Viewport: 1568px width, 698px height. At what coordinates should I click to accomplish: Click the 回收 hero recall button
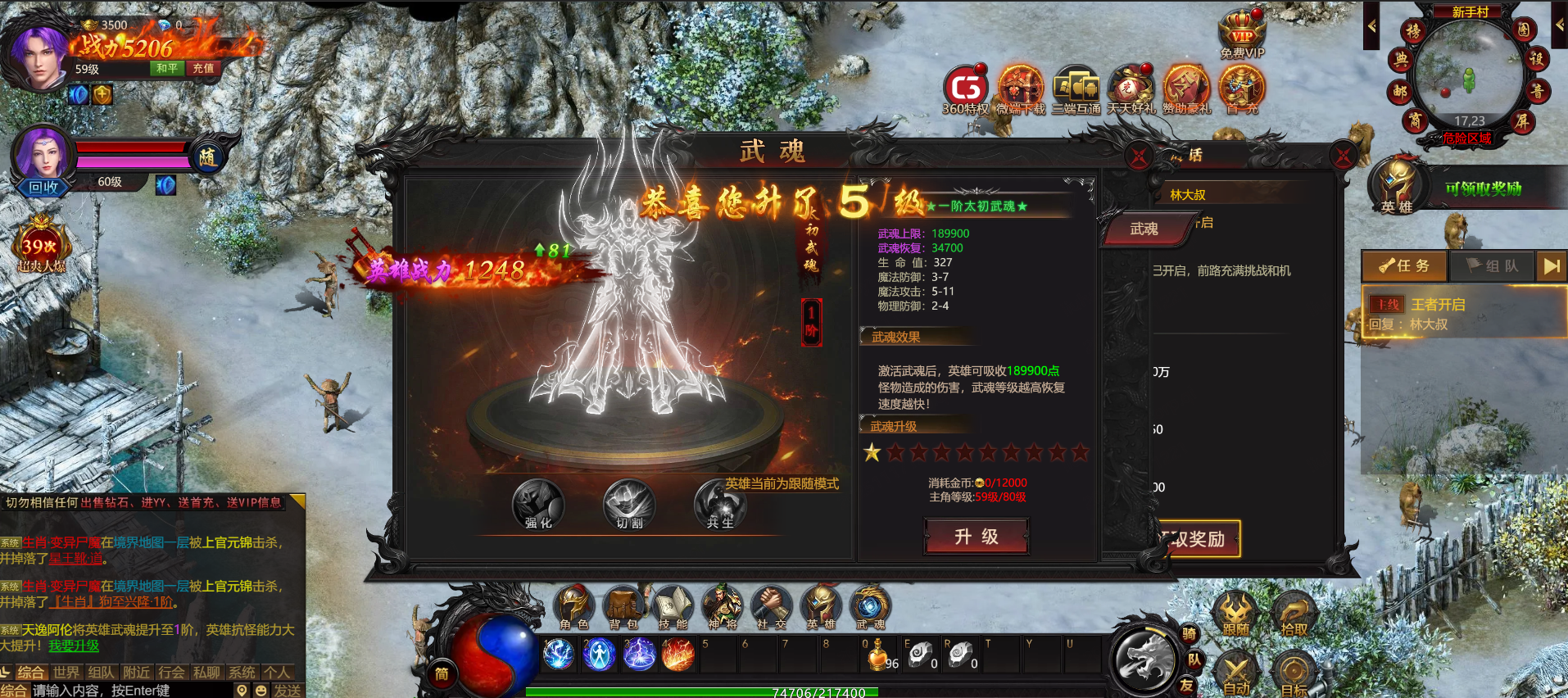coord(43,187)
